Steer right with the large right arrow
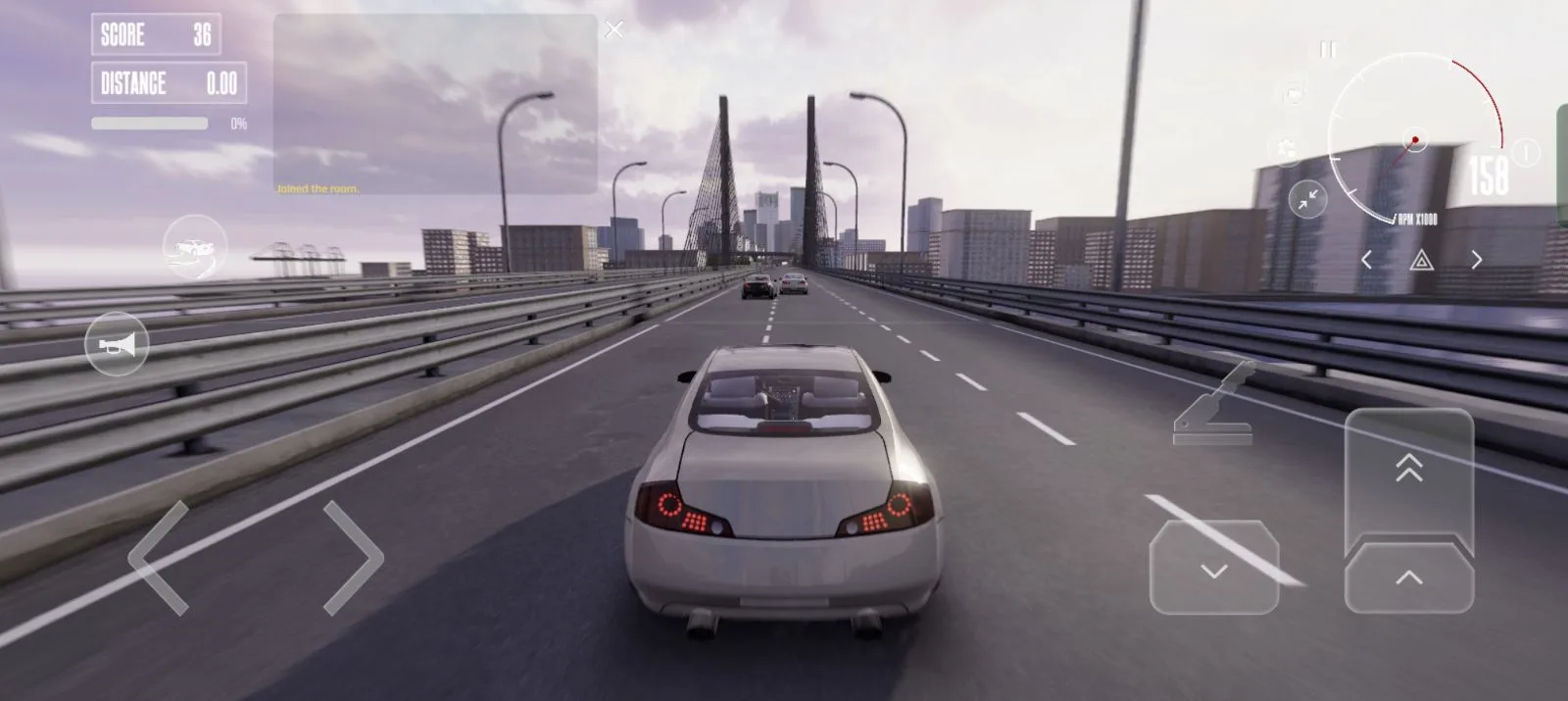Screen dimensions: 1568x701 (x=353, y=558)
